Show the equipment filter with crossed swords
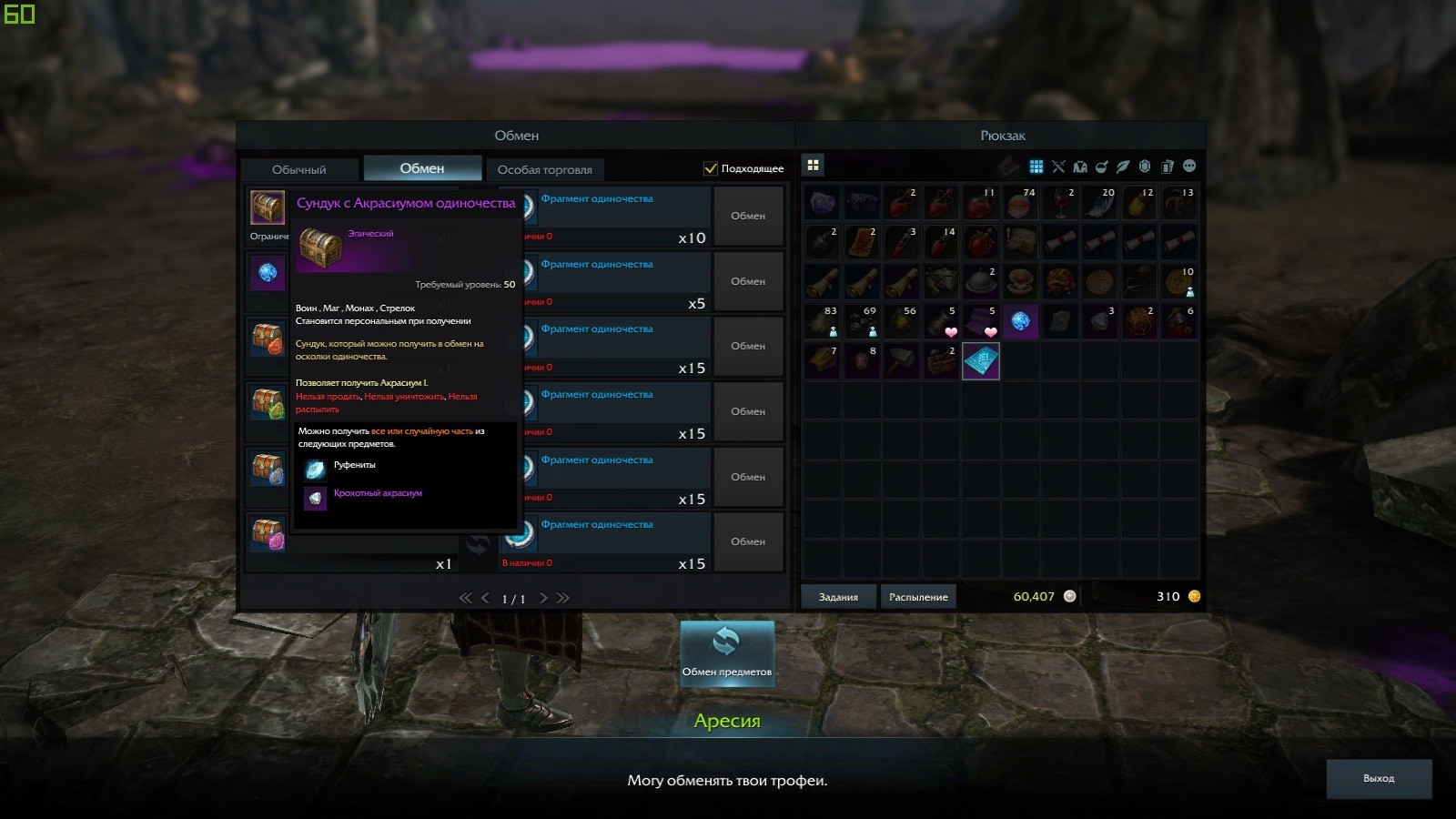Screen dimensions: 1456x819 click(x=1058, y=167)
